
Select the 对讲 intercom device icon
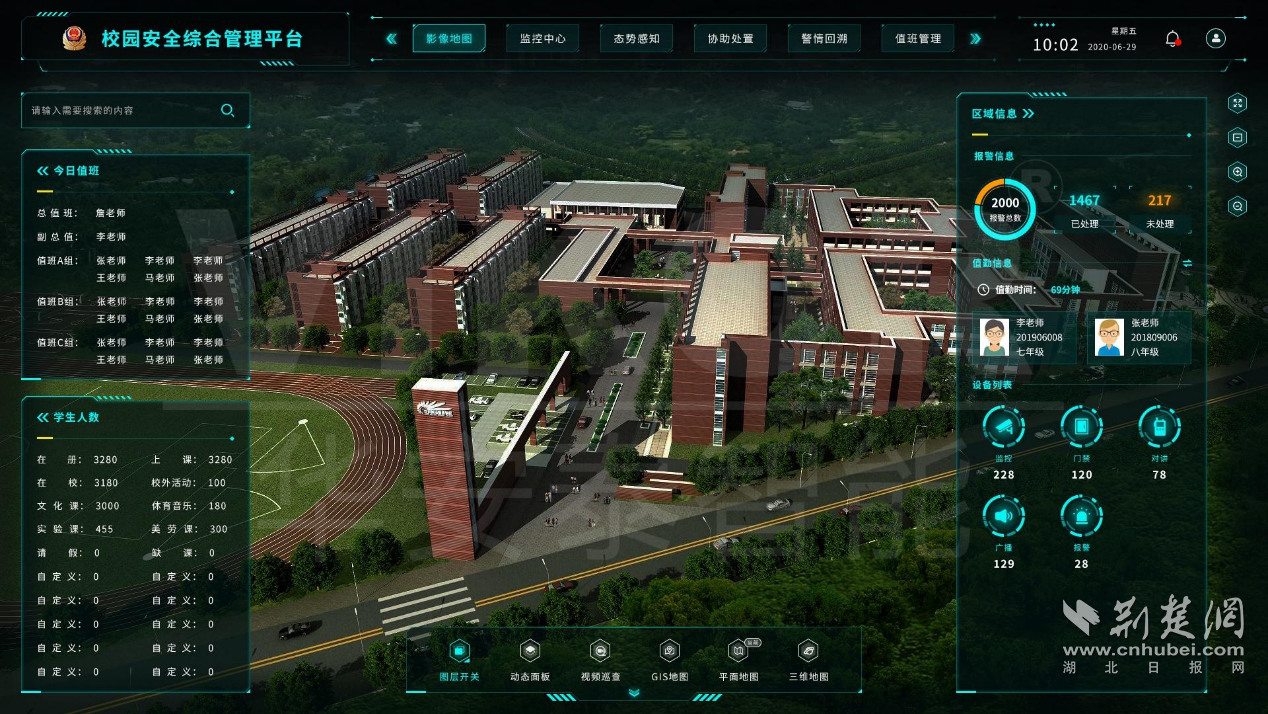pos(1159,428)
